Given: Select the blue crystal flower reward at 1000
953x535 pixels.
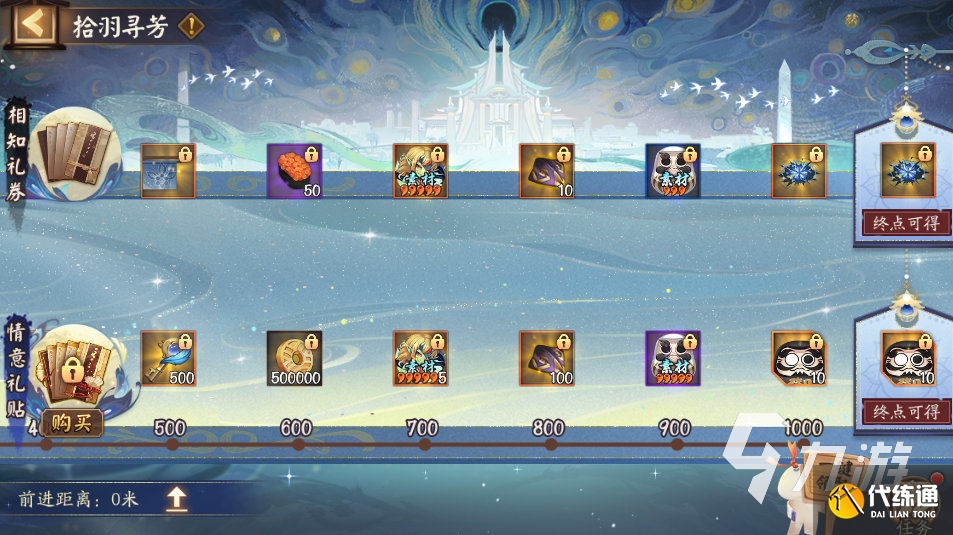Looking at the screenshot, I should click(798, 171).
